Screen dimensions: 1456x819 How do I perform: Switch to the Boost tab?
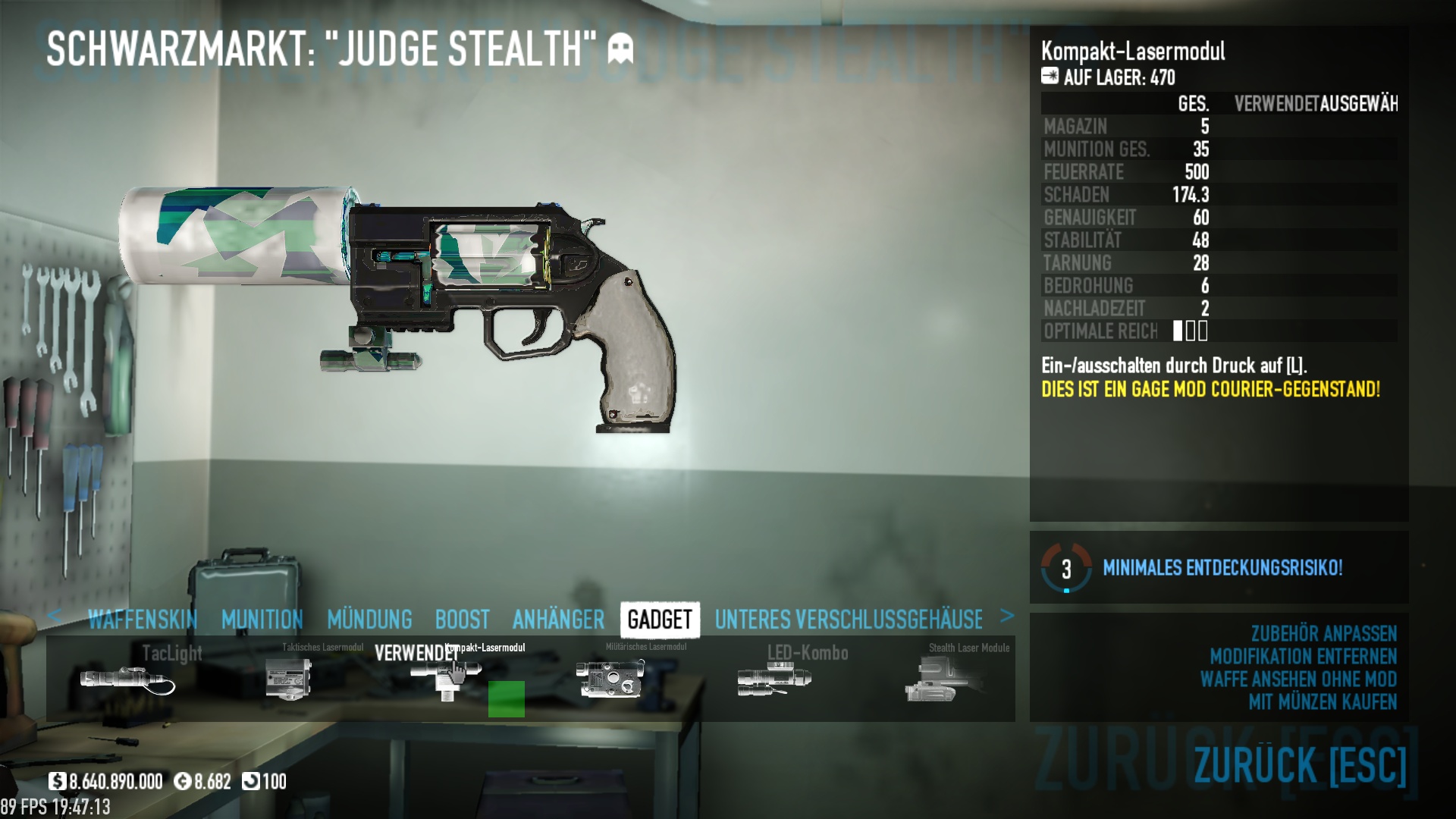click(462, 620)
